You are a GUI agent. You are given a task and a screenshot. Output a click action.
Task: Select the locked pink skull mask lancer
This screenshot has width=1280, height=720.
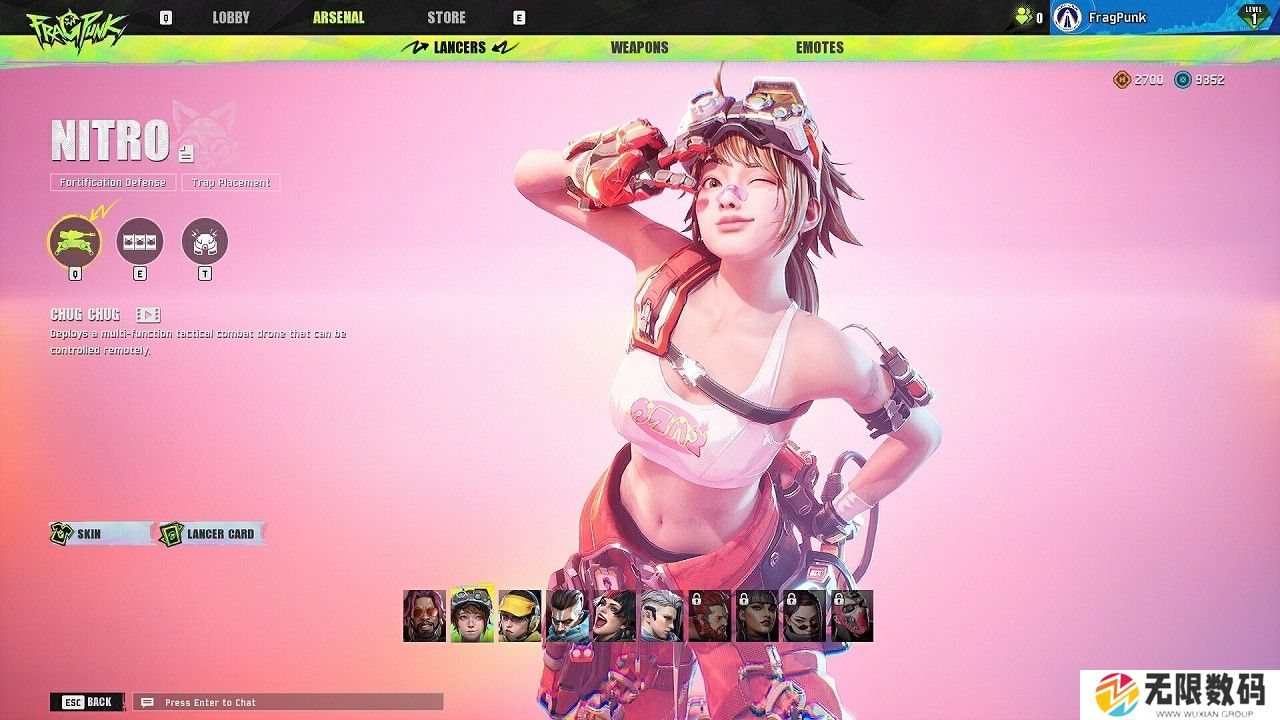853,616
